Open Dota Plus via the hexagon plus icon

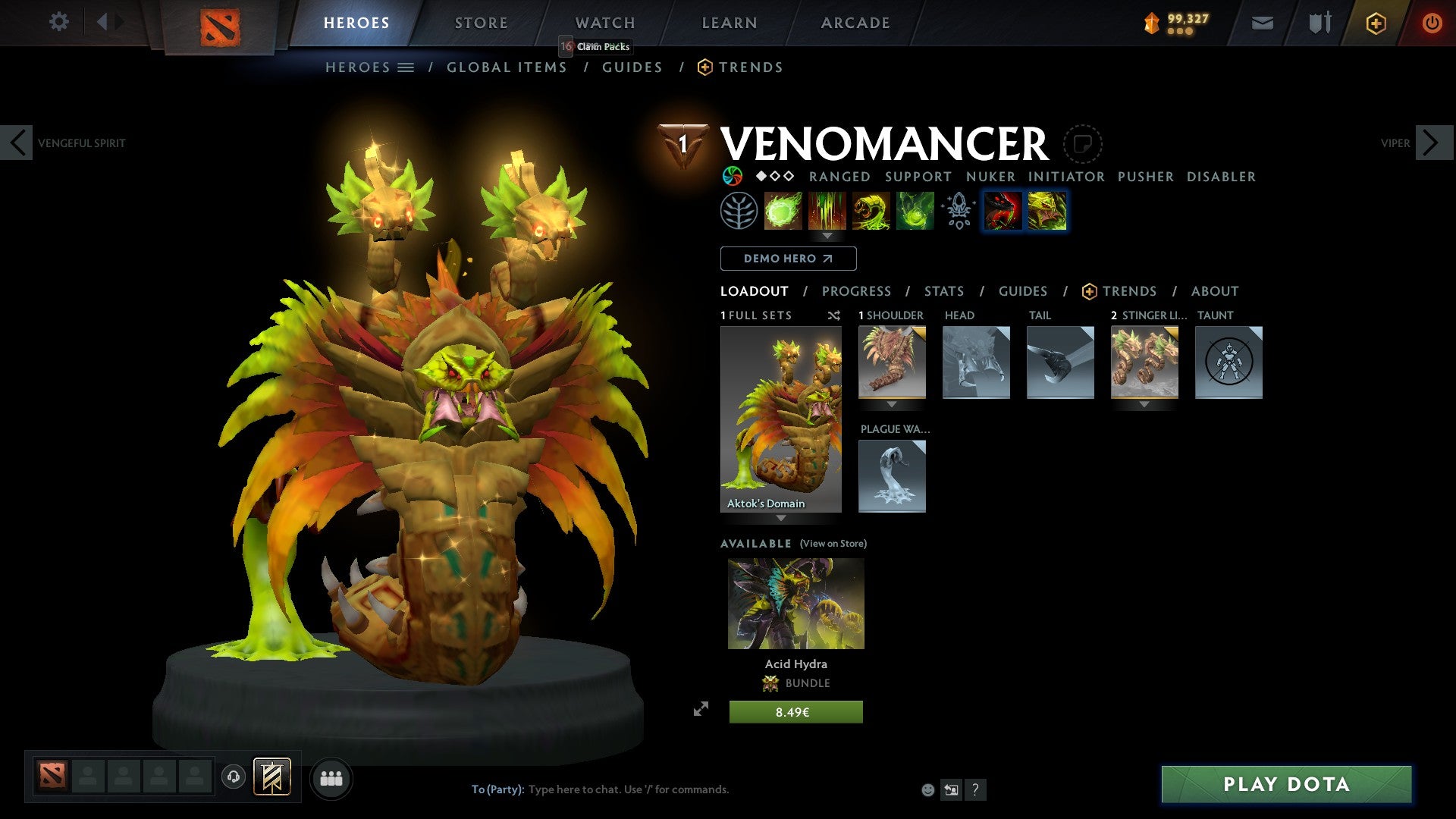1376,23
